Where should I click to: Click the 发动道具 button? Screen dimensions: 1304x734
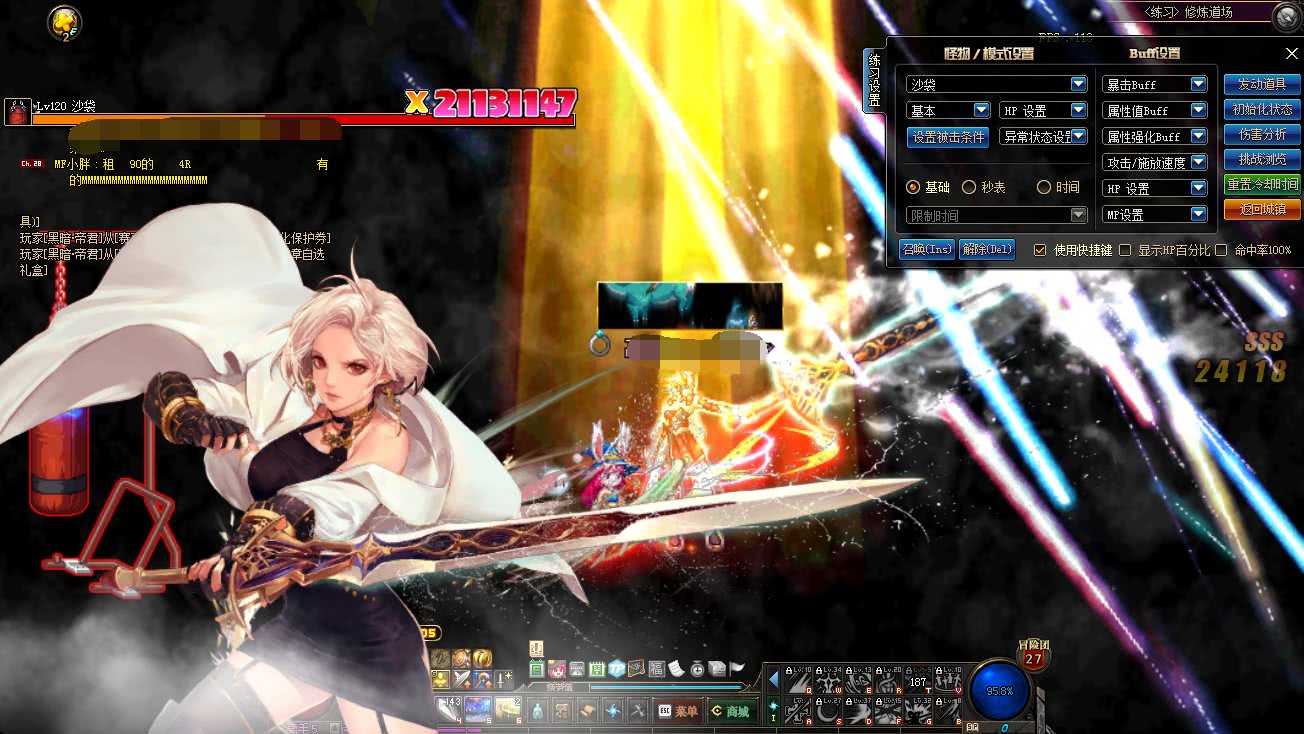[1262, 85]
